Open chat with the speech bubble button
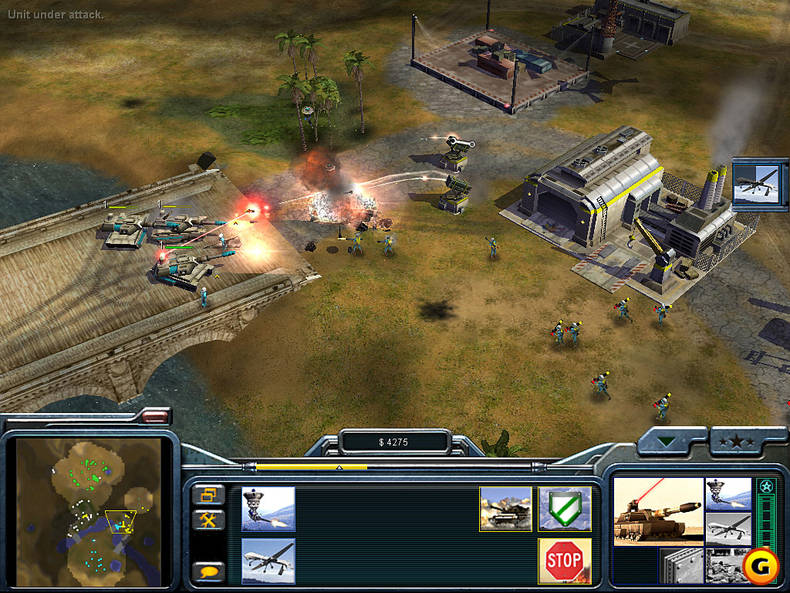 [210, 572]
